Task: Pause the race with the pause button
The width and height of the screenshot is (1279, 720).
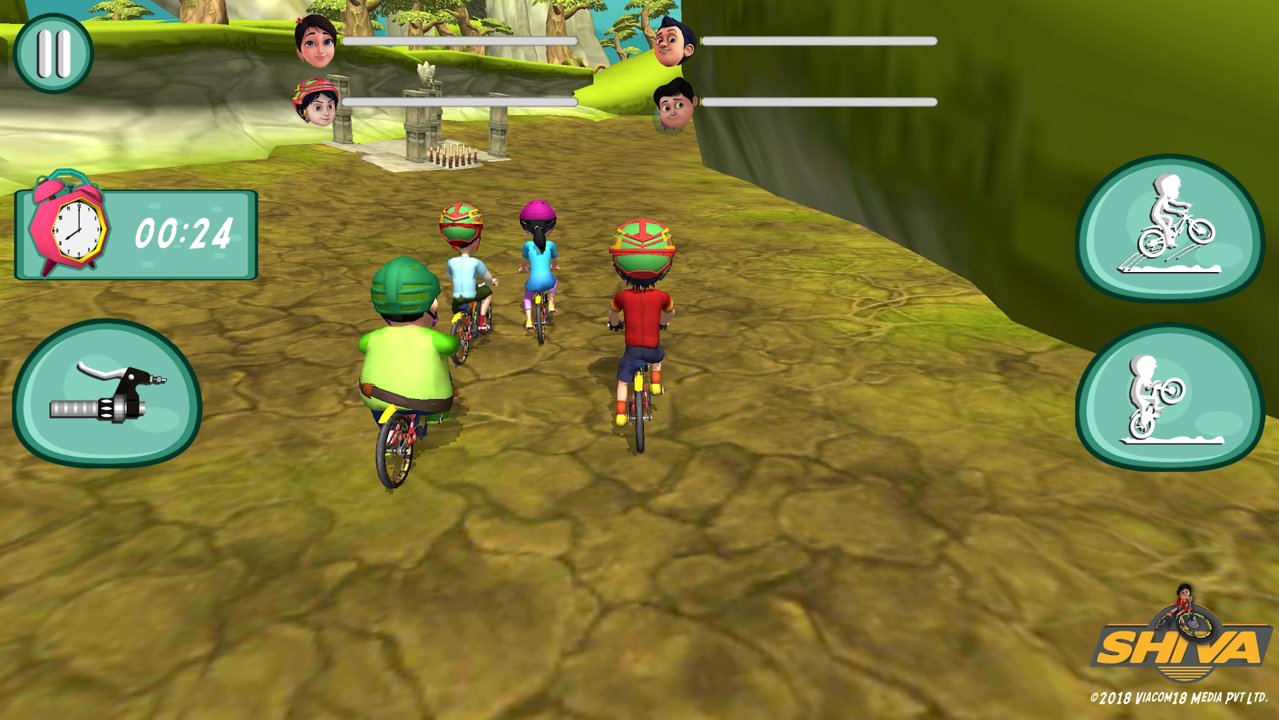Action: pos(53,53)
